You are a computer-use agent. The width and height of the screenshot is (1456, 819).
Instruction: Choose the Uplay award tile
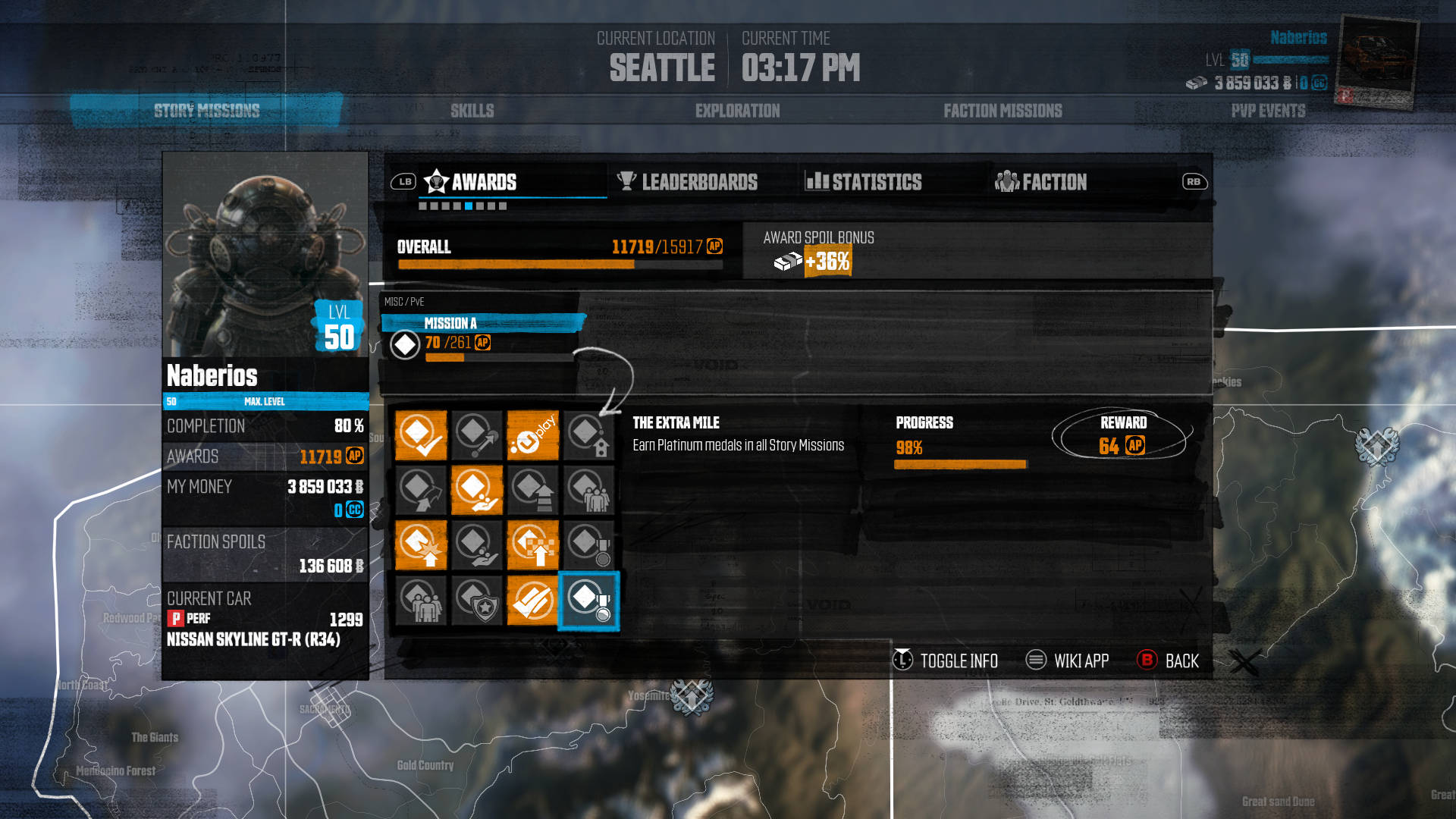click(x=533, y=435)
